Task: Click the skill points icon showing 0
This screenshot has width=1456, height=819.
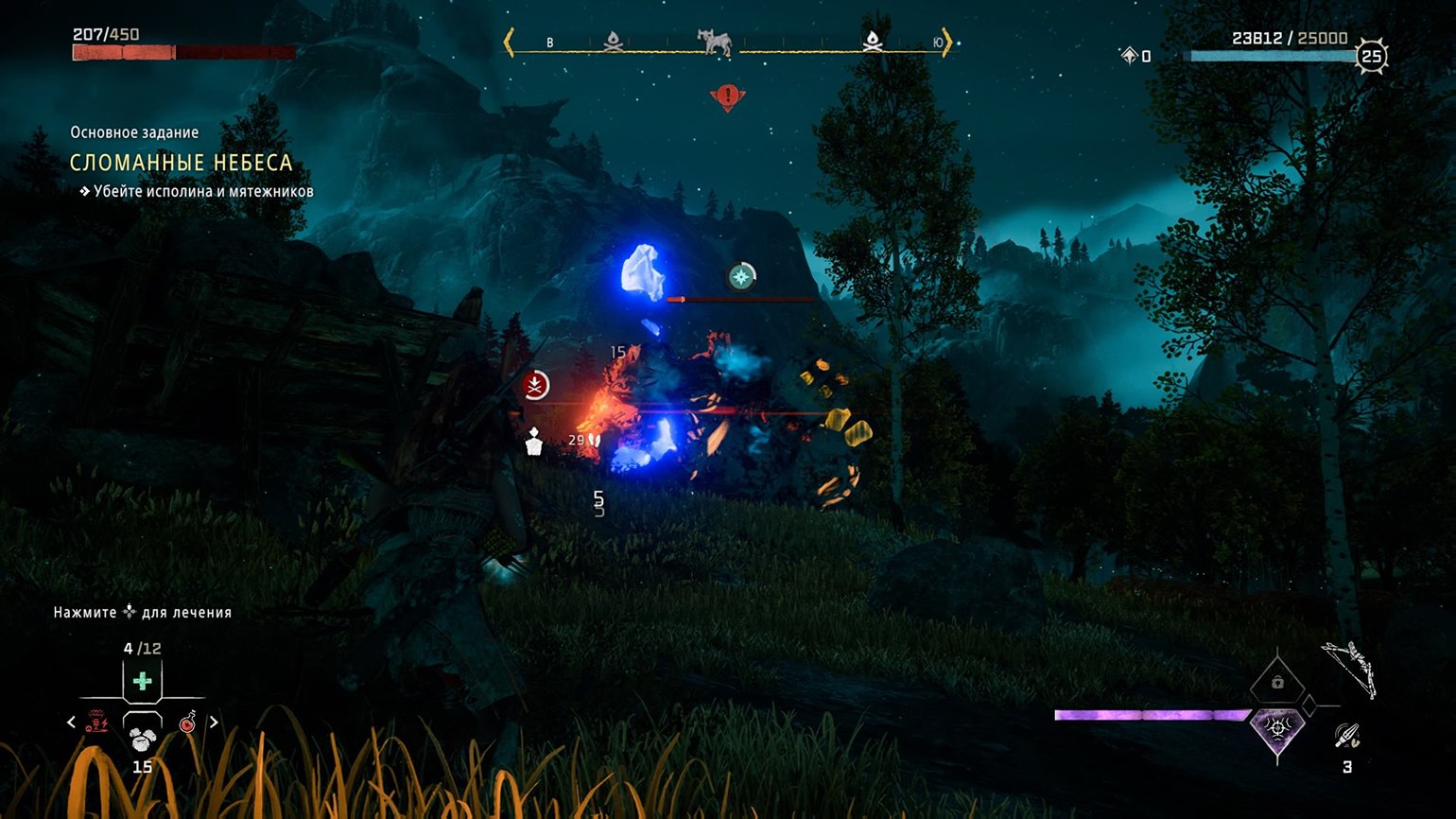Action: click(1130, 57)
